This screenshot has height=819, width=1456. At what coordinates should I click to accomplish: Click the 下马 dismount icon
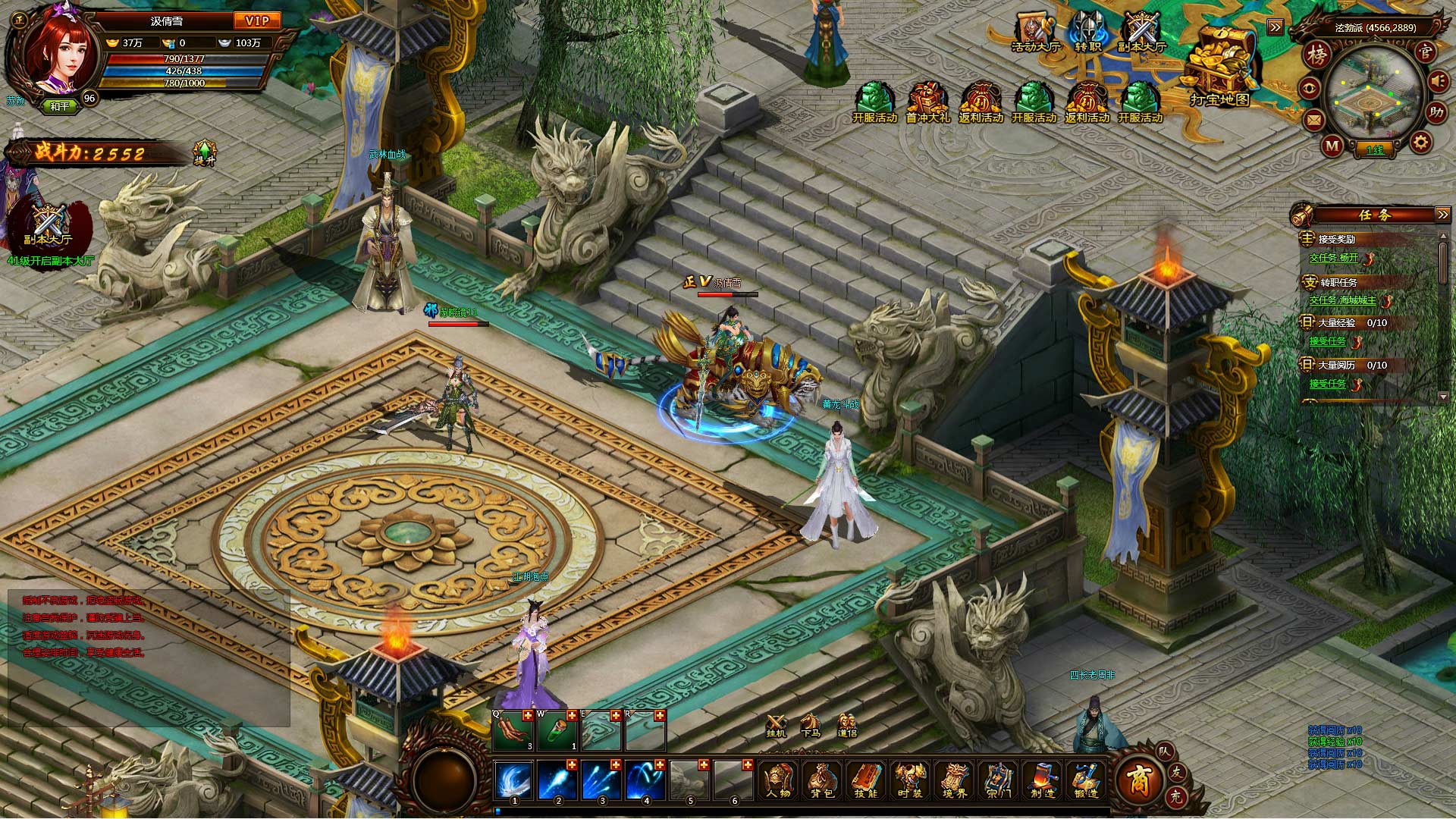pyautogui.click(x=811, y=724)
